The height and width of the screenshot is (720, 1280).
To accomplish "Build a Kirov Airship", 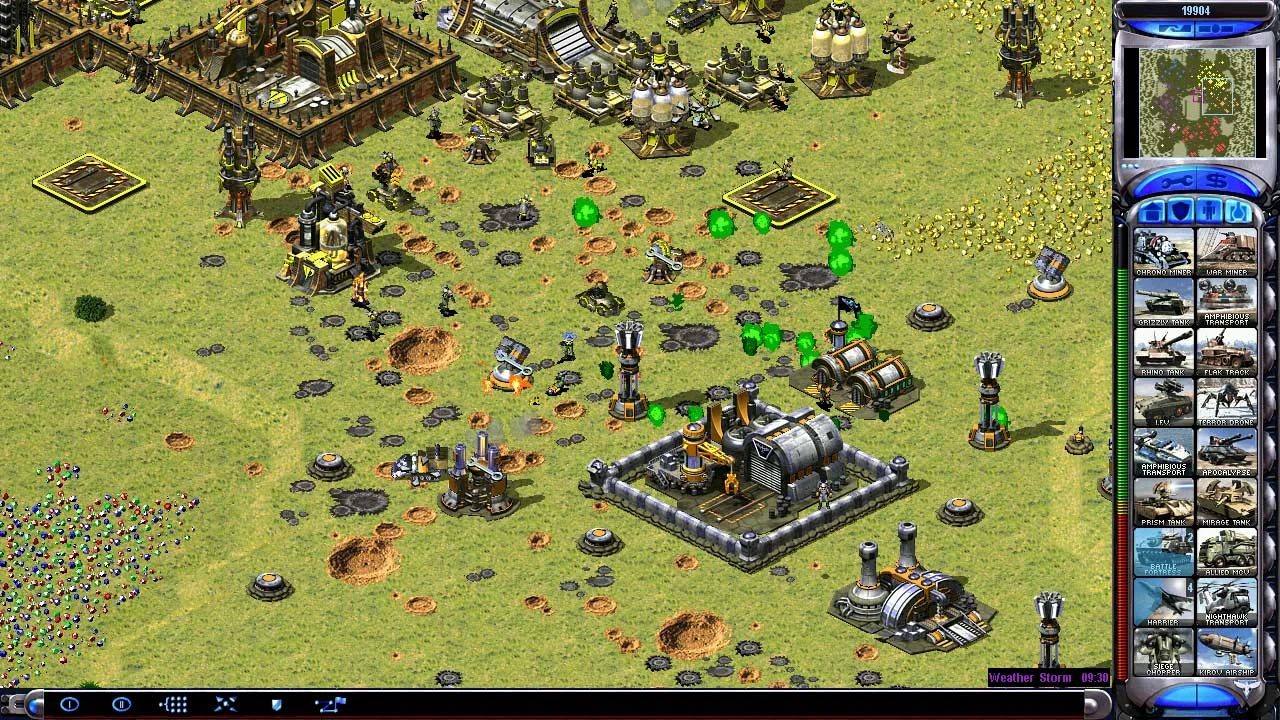I will 1227,653.
